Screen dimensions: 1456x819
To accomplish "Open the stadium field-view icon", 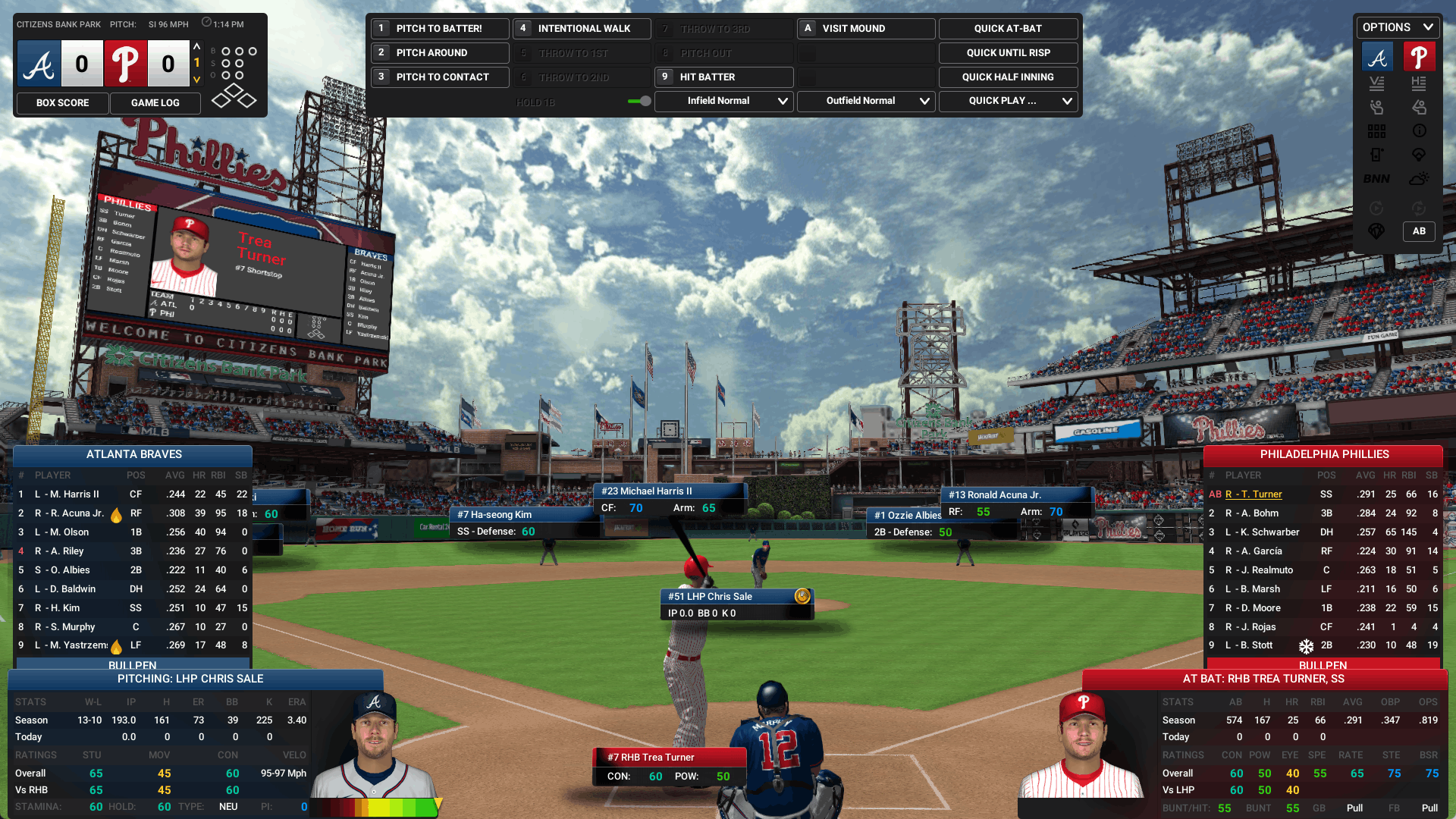I will pyautogui.click(x=1419, y=154).
